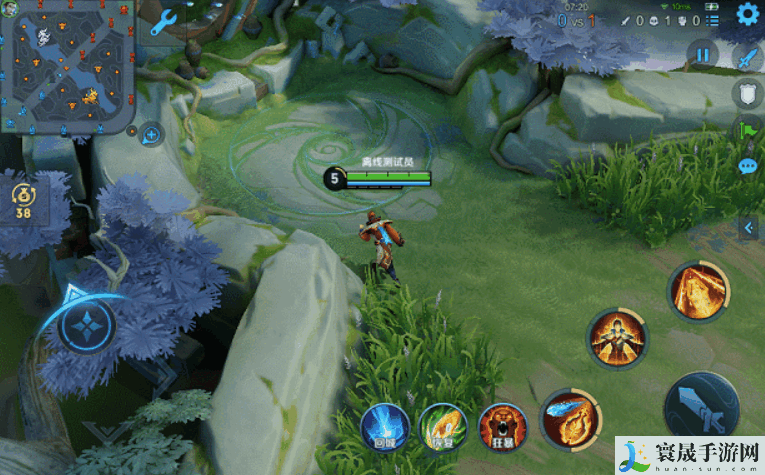Open the chat speech bubble
765x475 pixels.
pos(747,166)
